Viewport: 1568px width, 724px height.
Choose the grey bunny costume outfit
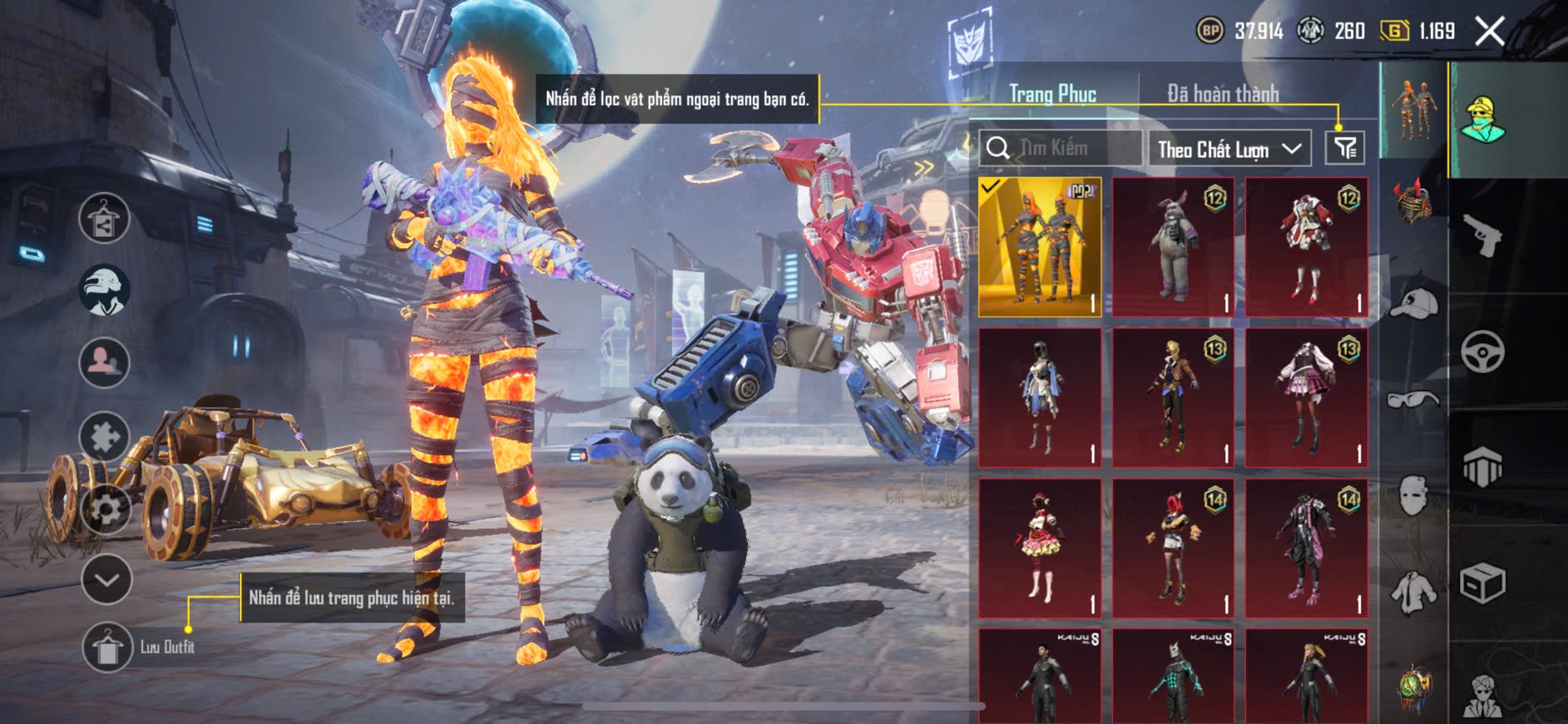[x=1173, y=247]
